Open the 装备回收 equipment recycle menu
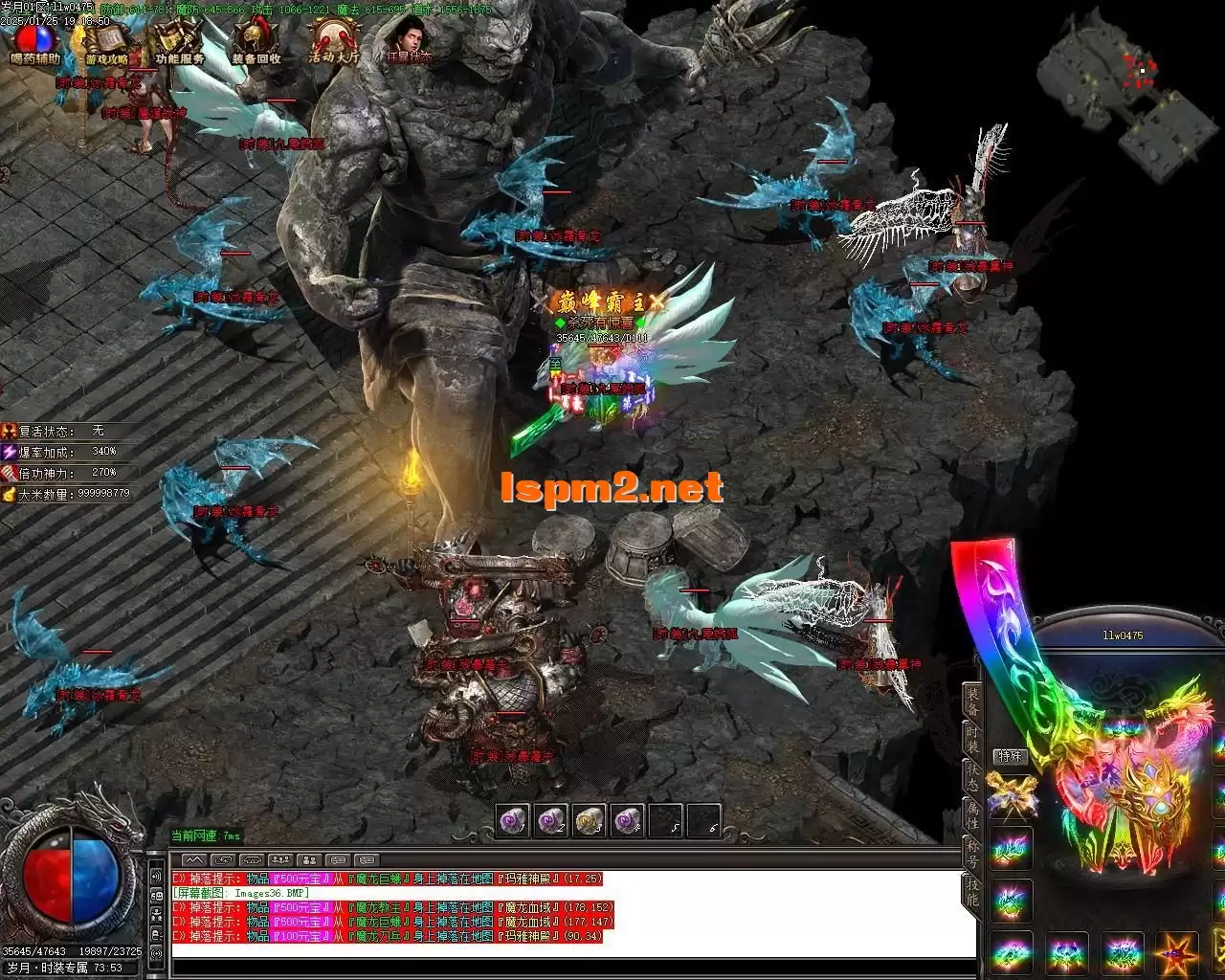 pyautogui.click(x=256, y=43)
